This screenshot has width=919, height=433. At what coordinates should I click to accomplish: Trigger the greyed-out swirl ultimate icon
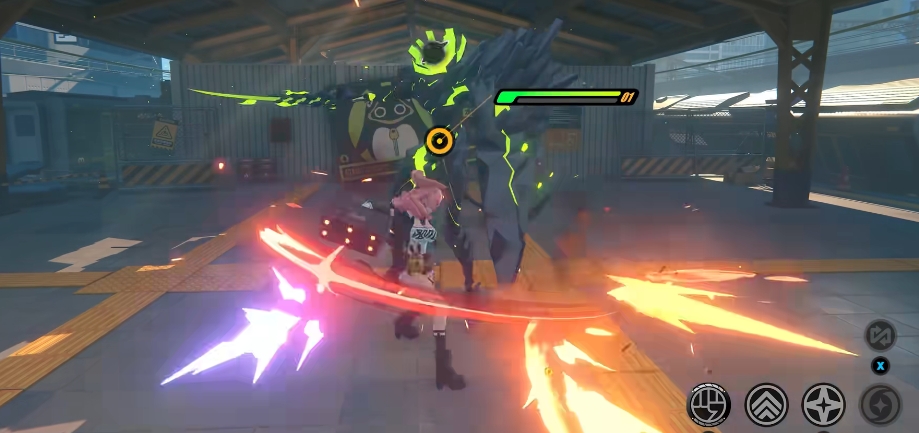click(881, 404)
